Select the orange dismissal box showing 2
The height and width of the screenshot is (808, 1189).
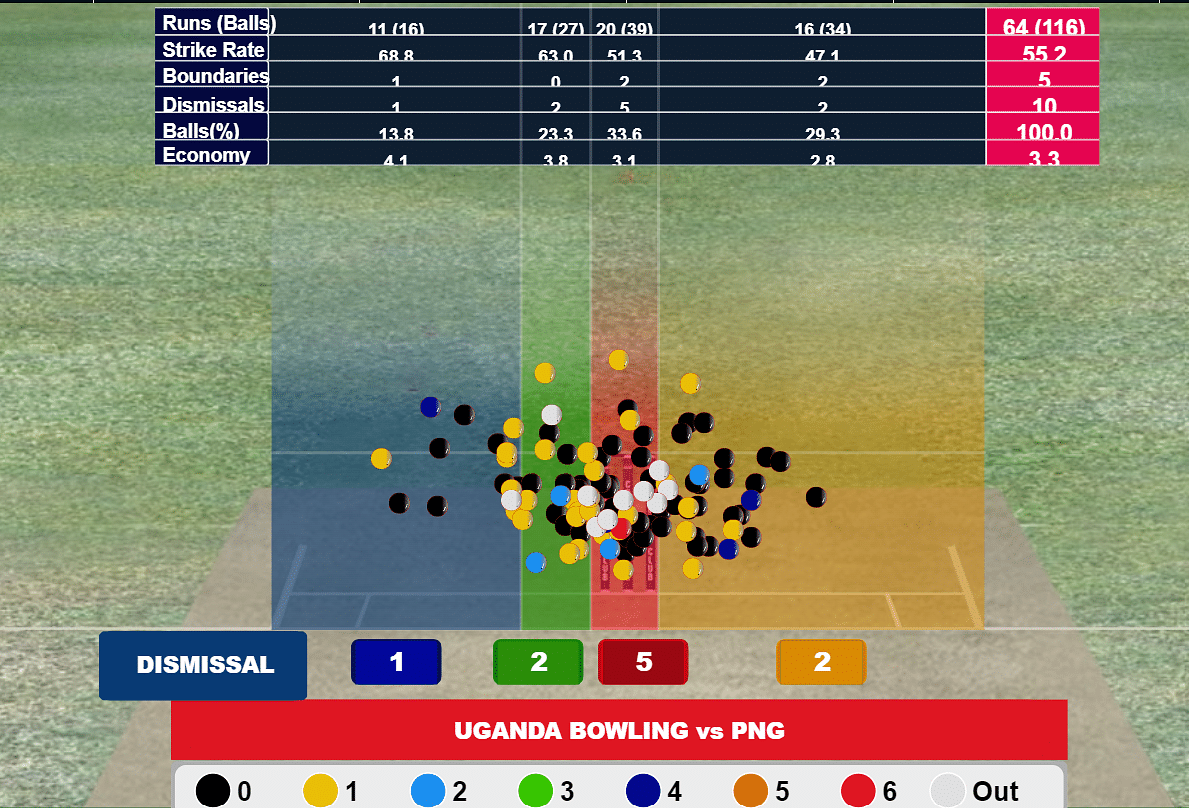(x=821, y=662)
